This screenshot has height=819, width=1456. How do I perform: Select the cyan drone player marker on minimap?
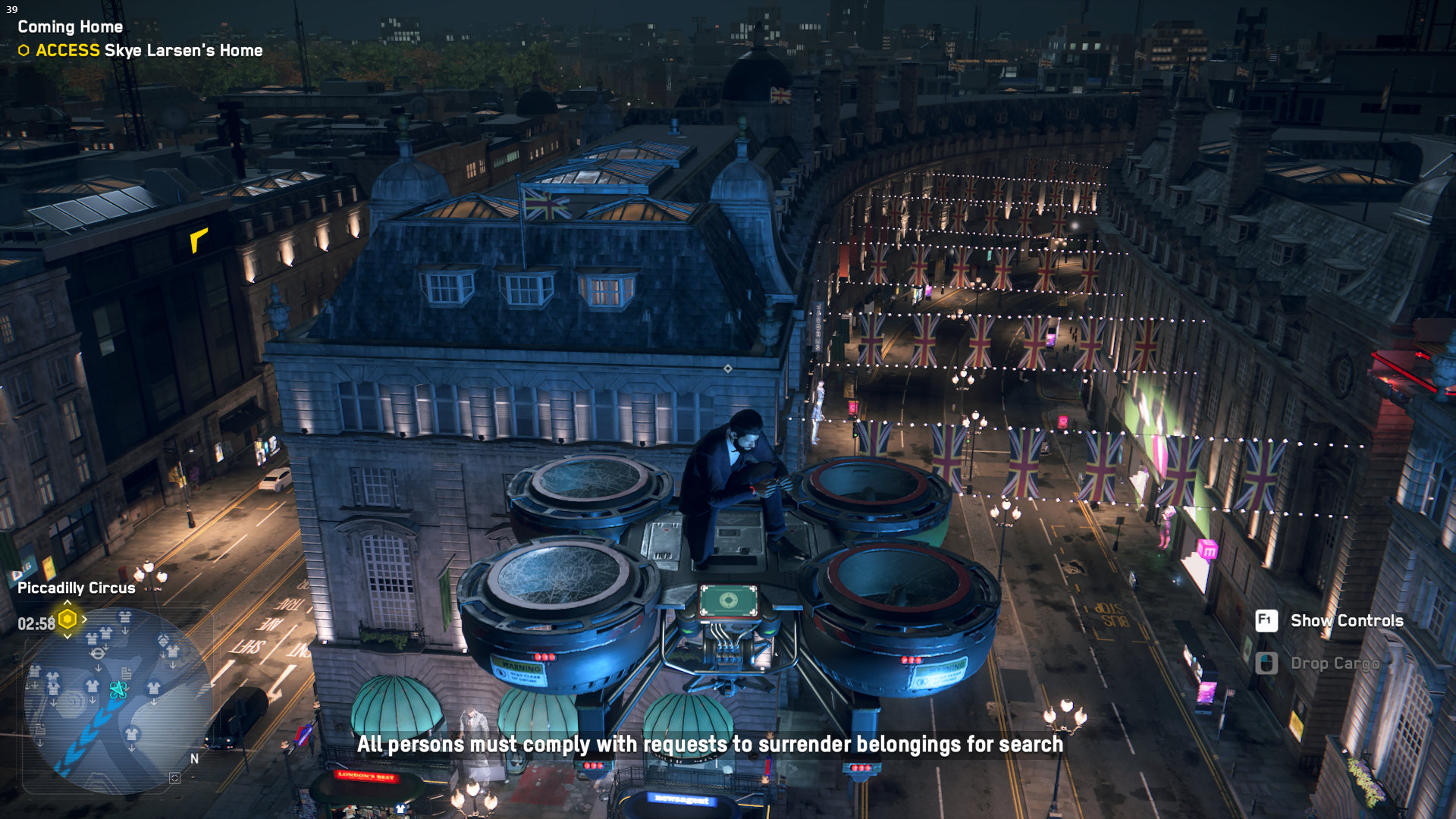[118, 689]
